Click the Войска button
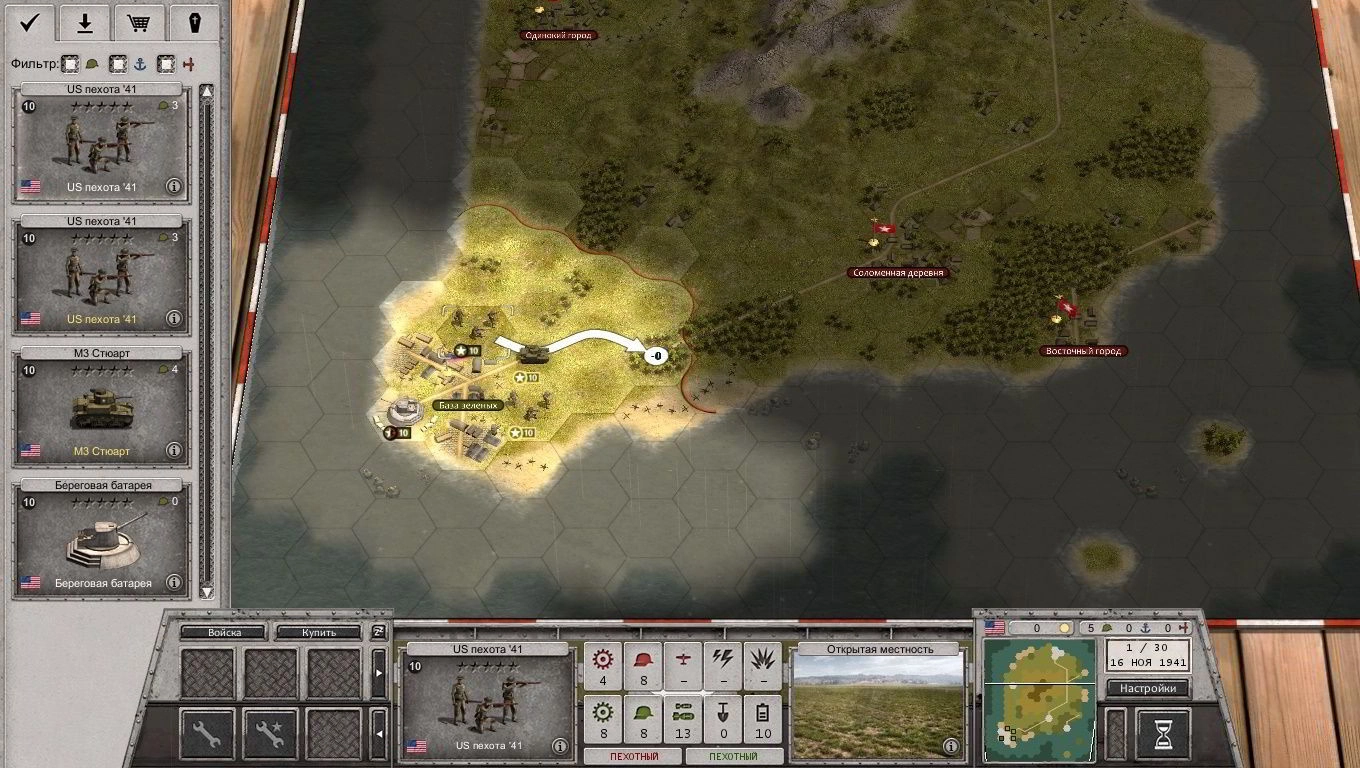The height and width of the screenshot is (768, 1360). (x=223, y=632)
